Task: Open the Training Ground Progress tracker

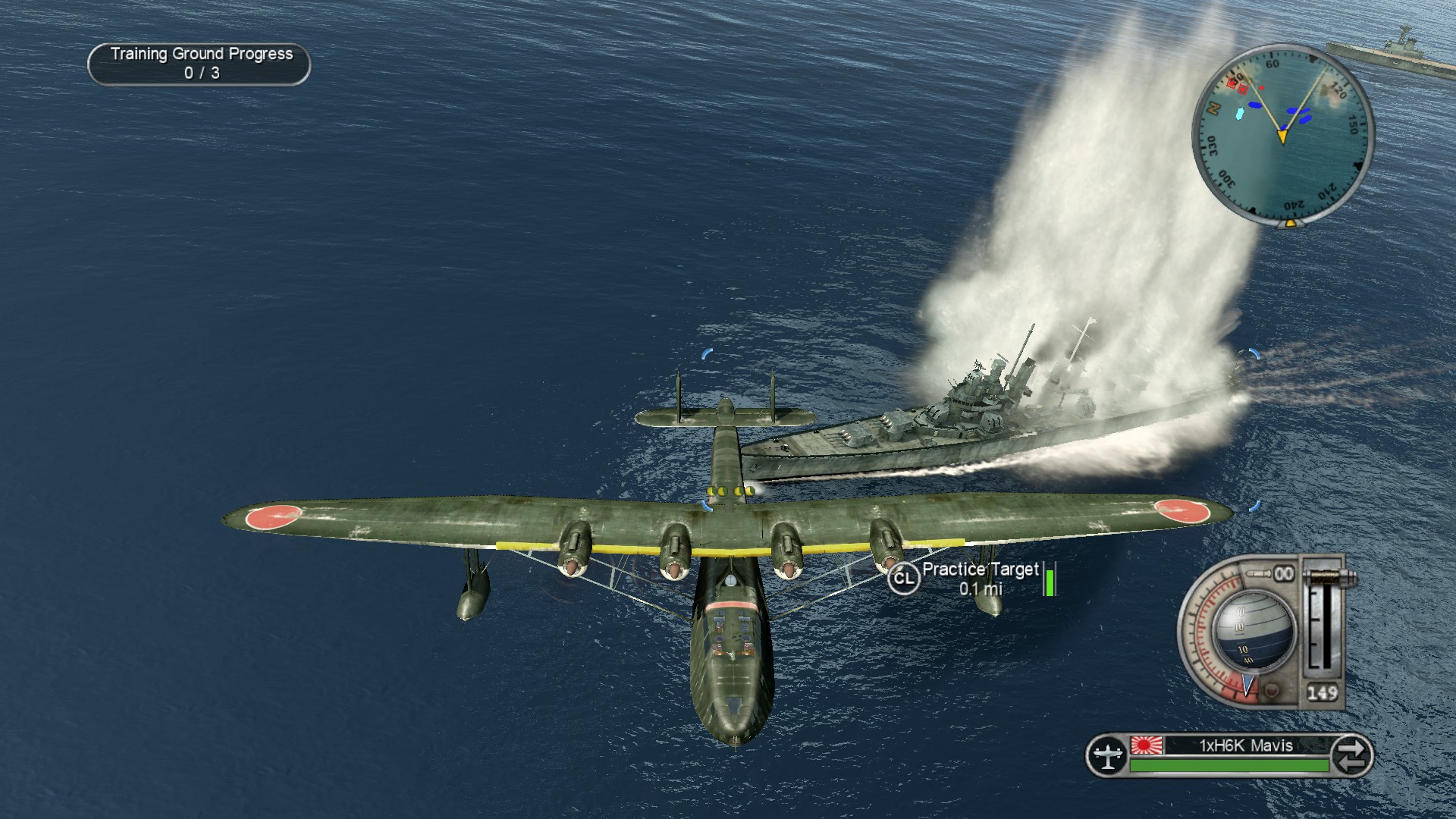Action: click(x=199, y=64)
